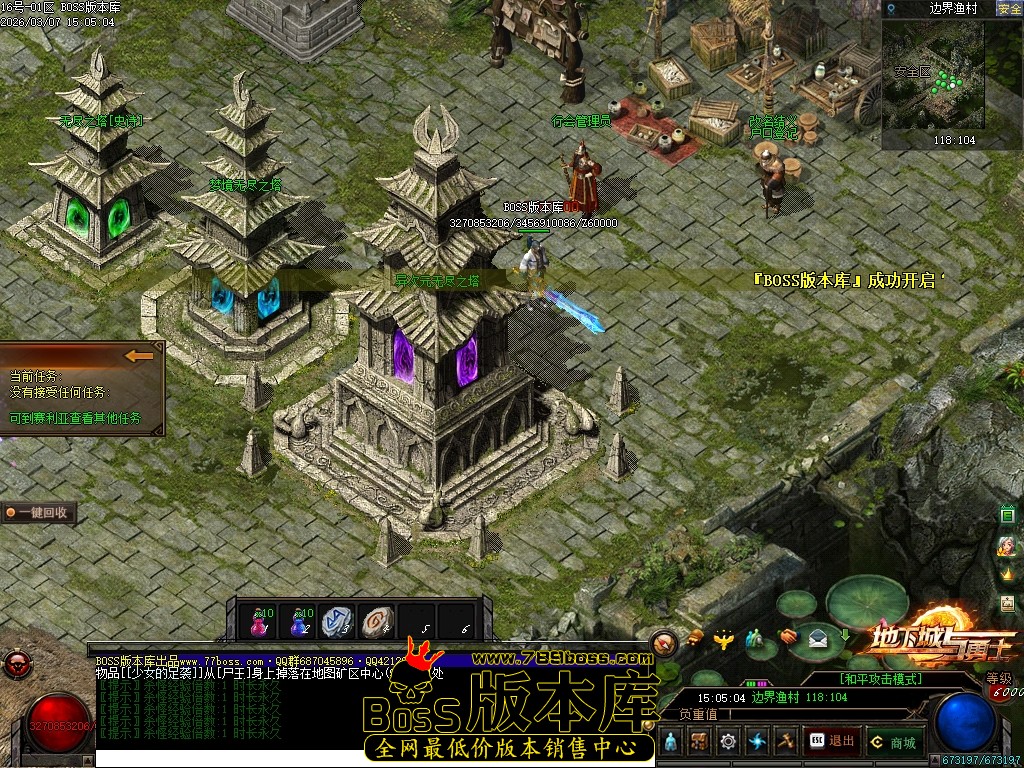Use the blue potion in hotbar slot 2
Image resolution: width=1024 pixels, height=768 pixels.
(298, 623)
